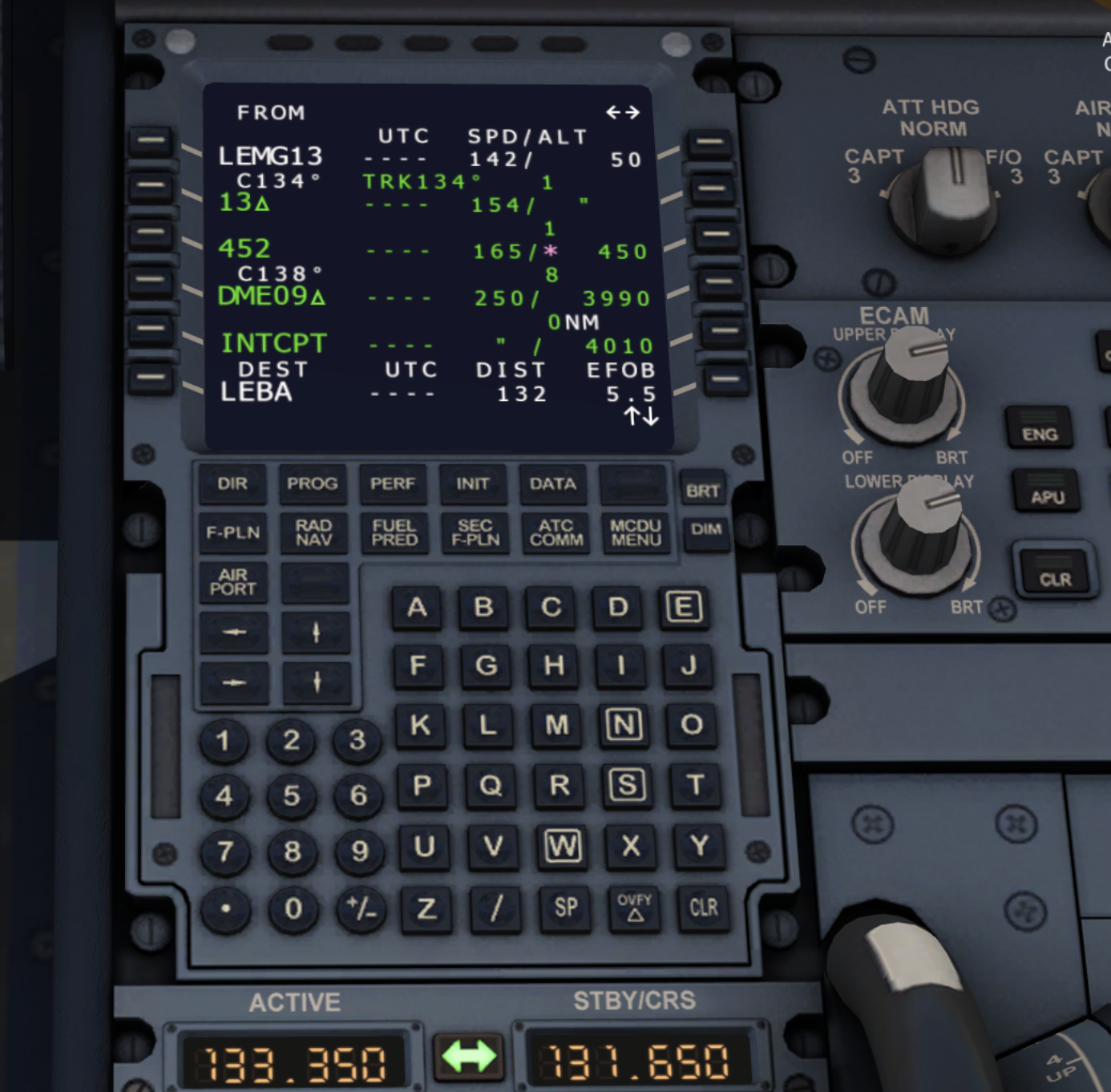This screenshot has height=1092, width=1111.
Task: Open the RAD NAV page
Action: [x=313, y=534]
